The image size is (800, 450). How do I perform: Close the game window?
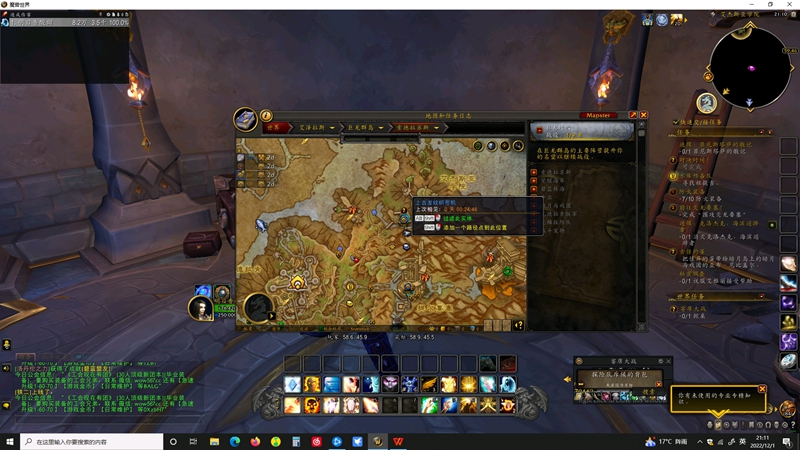(789, 5)
